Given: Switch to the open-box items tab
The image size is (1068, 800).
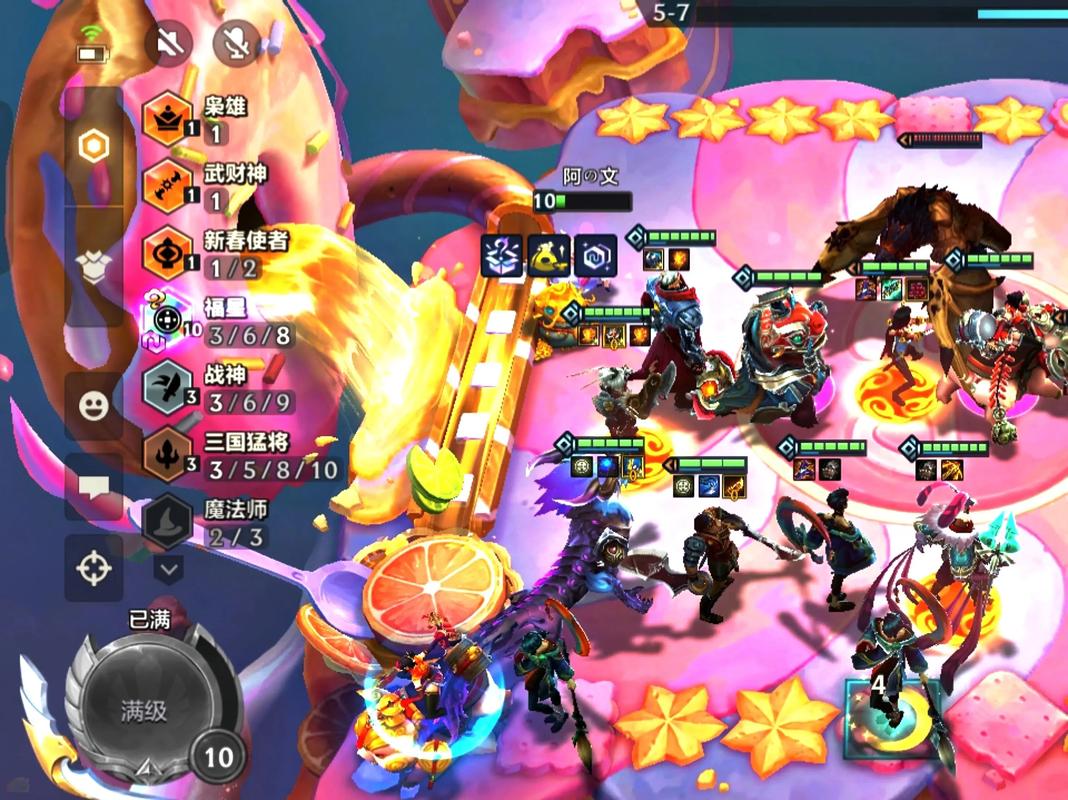Looking at the screenshot, I should tap(94, 268).
